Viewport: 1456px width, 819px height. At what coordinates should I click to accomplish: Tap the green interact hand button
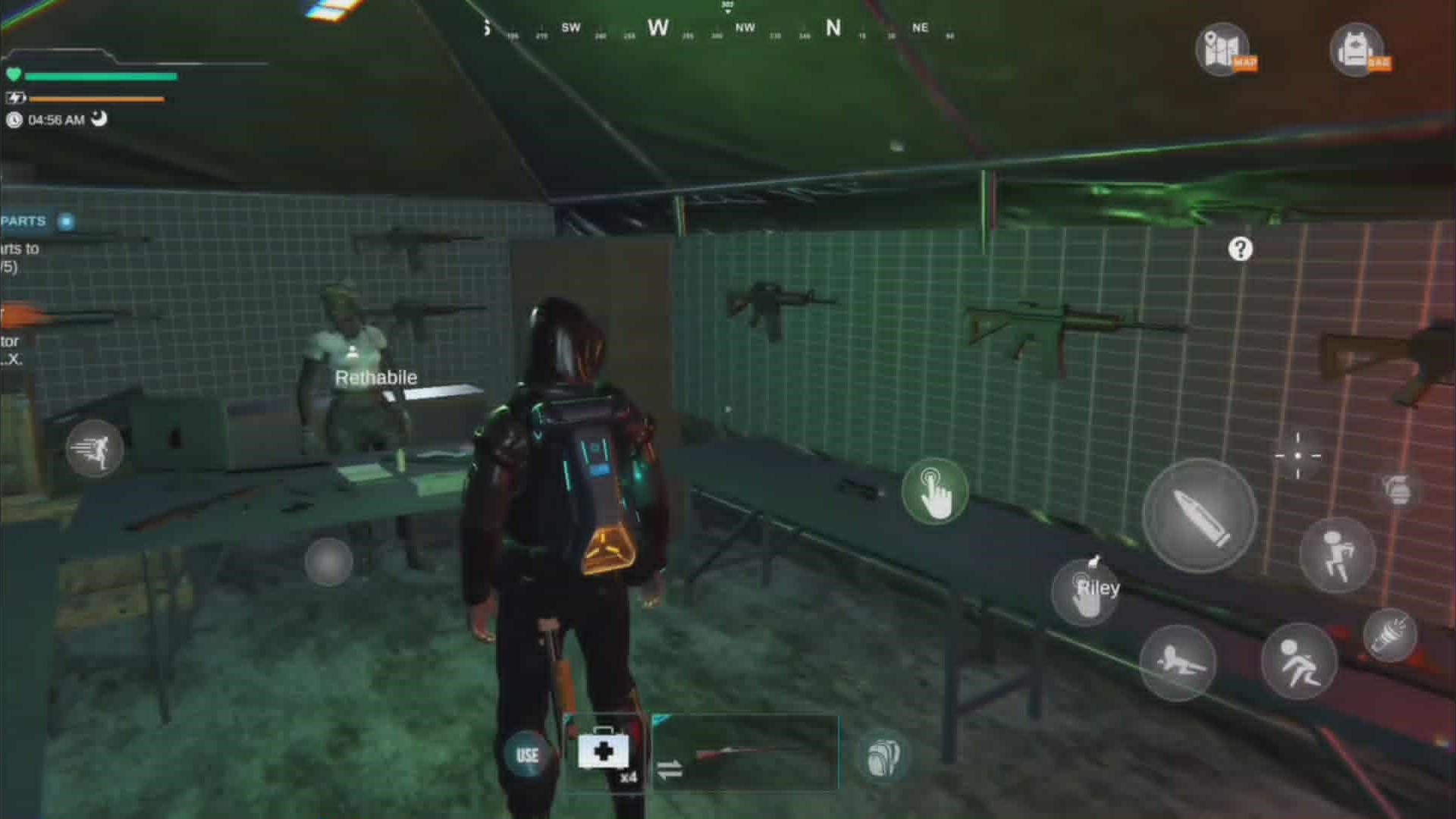click(935, 491)
